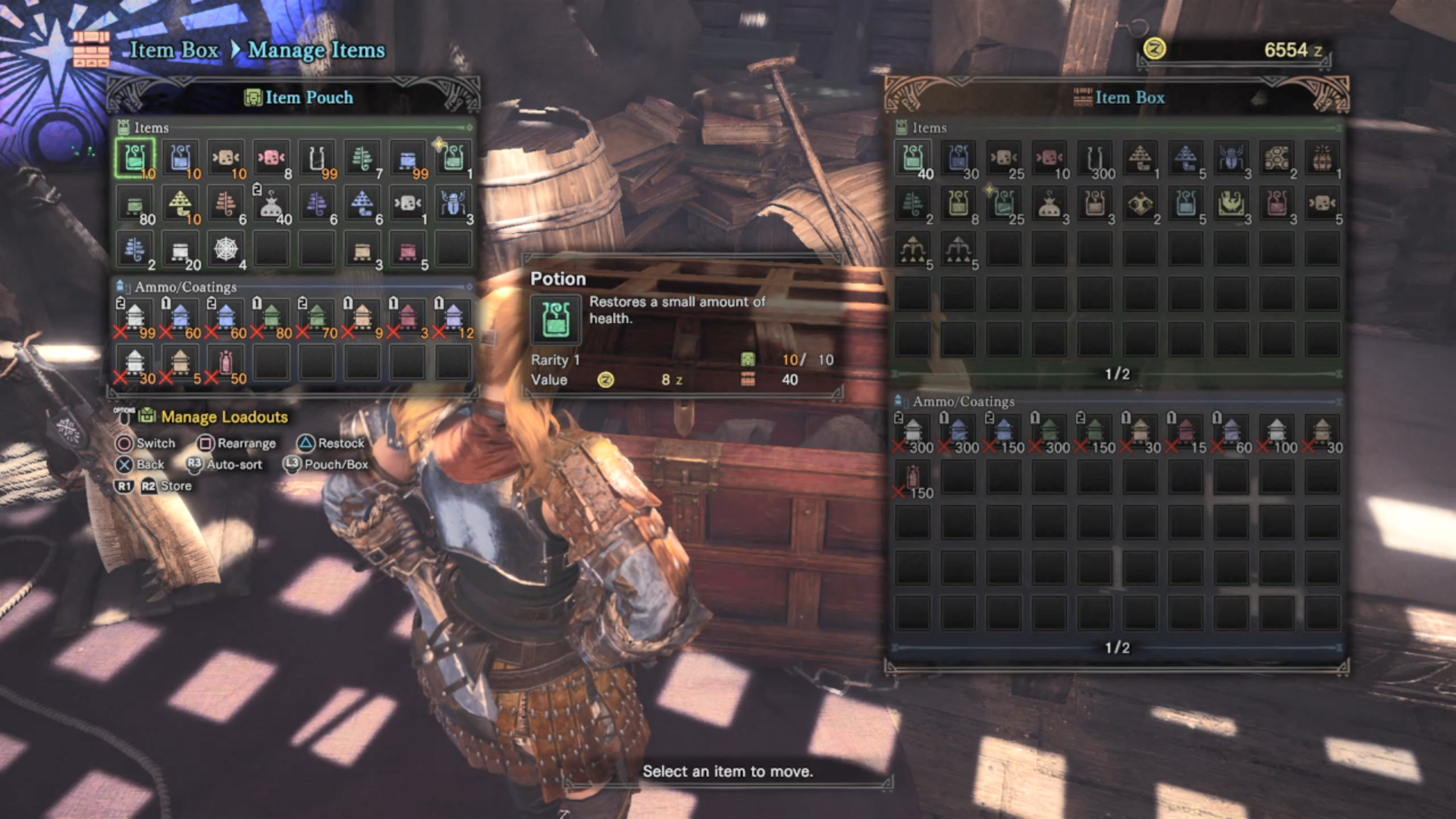This screenshot has height=819, width=1456.
Task: Choose the sparkle-marked potion stack of 25 in the box
Action: coord(1004,204)
